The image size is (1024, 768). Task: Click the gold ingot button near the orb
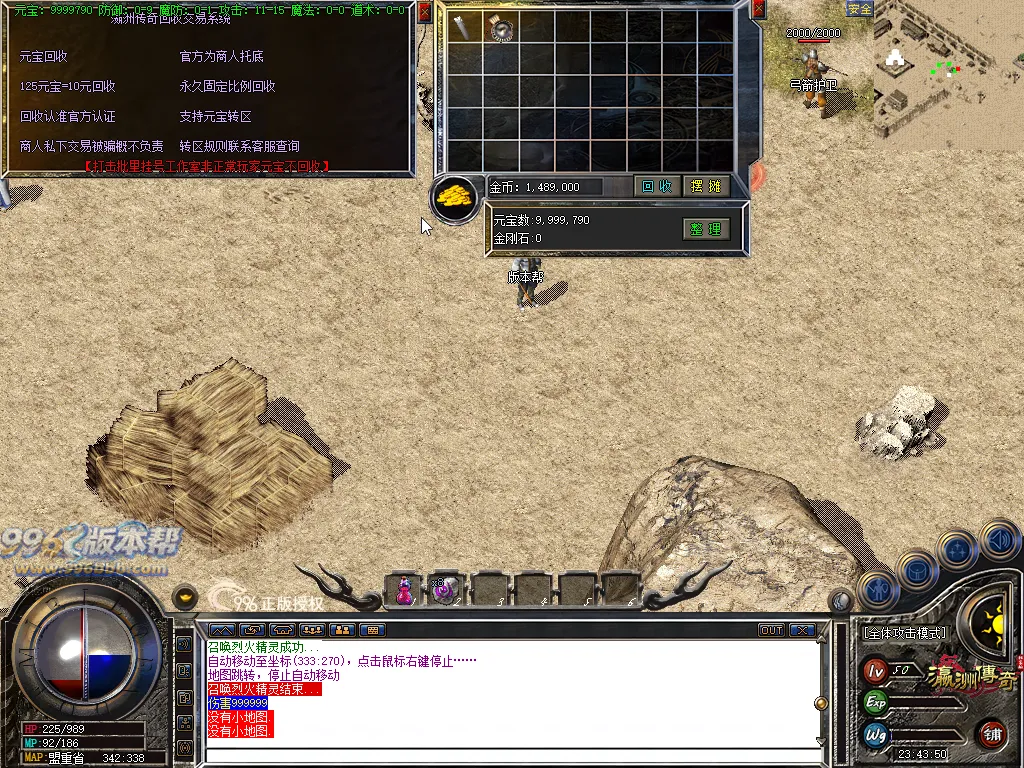tap(184, 598)
